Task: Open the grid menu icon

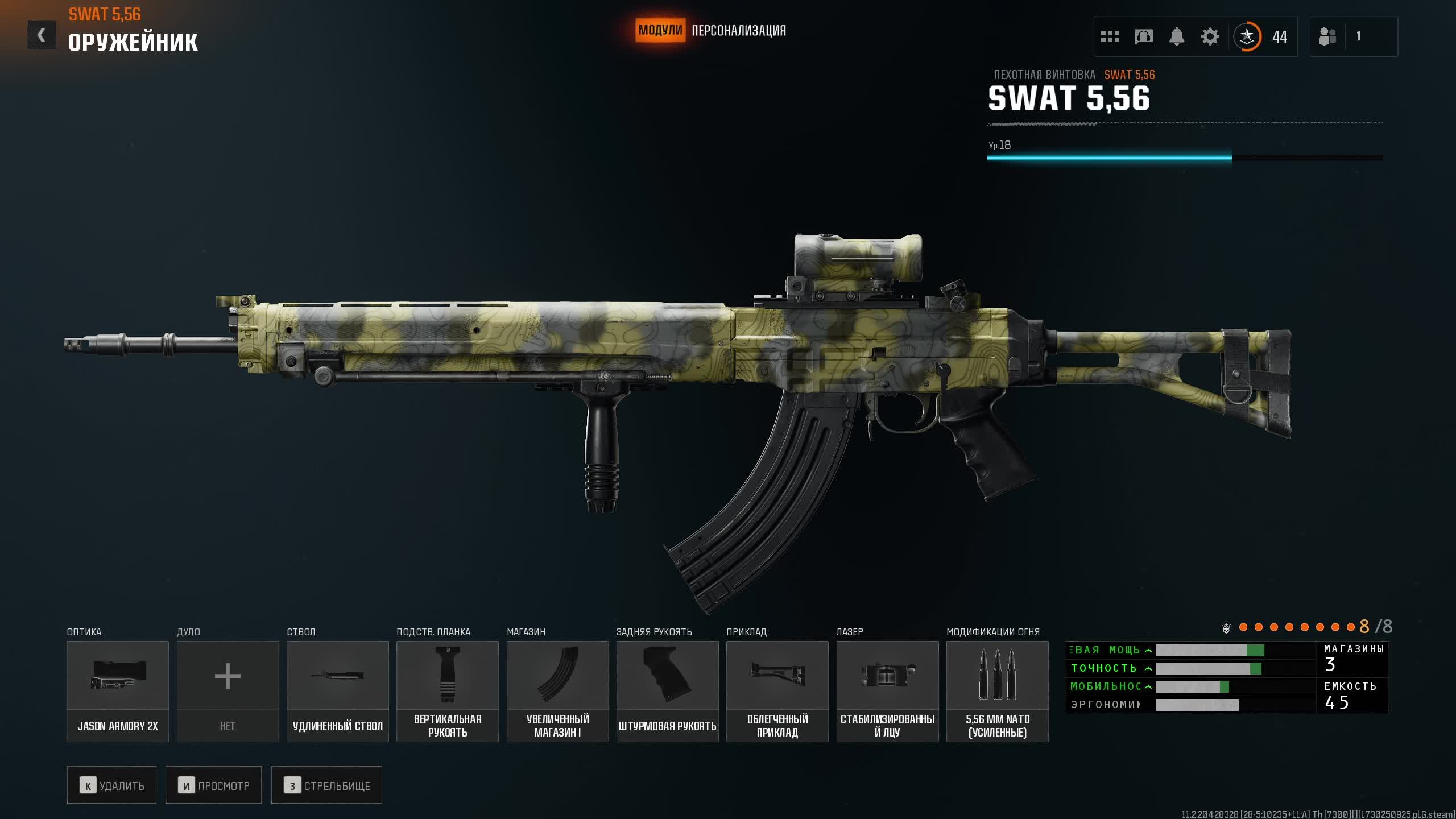Action: tap(1110, 37)
